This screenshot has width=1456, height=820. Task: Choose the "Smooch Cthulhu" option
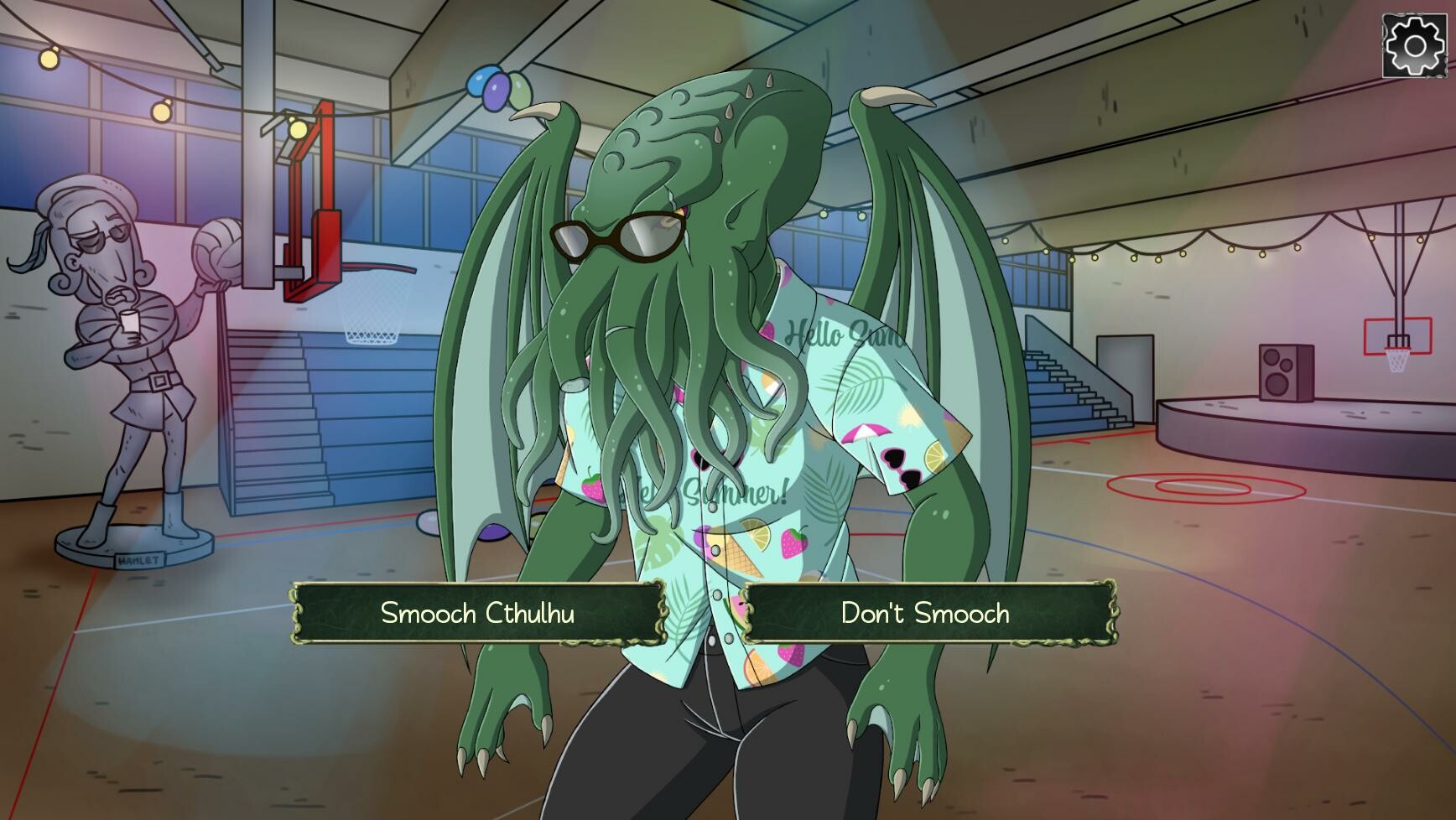tap(477, 613)
